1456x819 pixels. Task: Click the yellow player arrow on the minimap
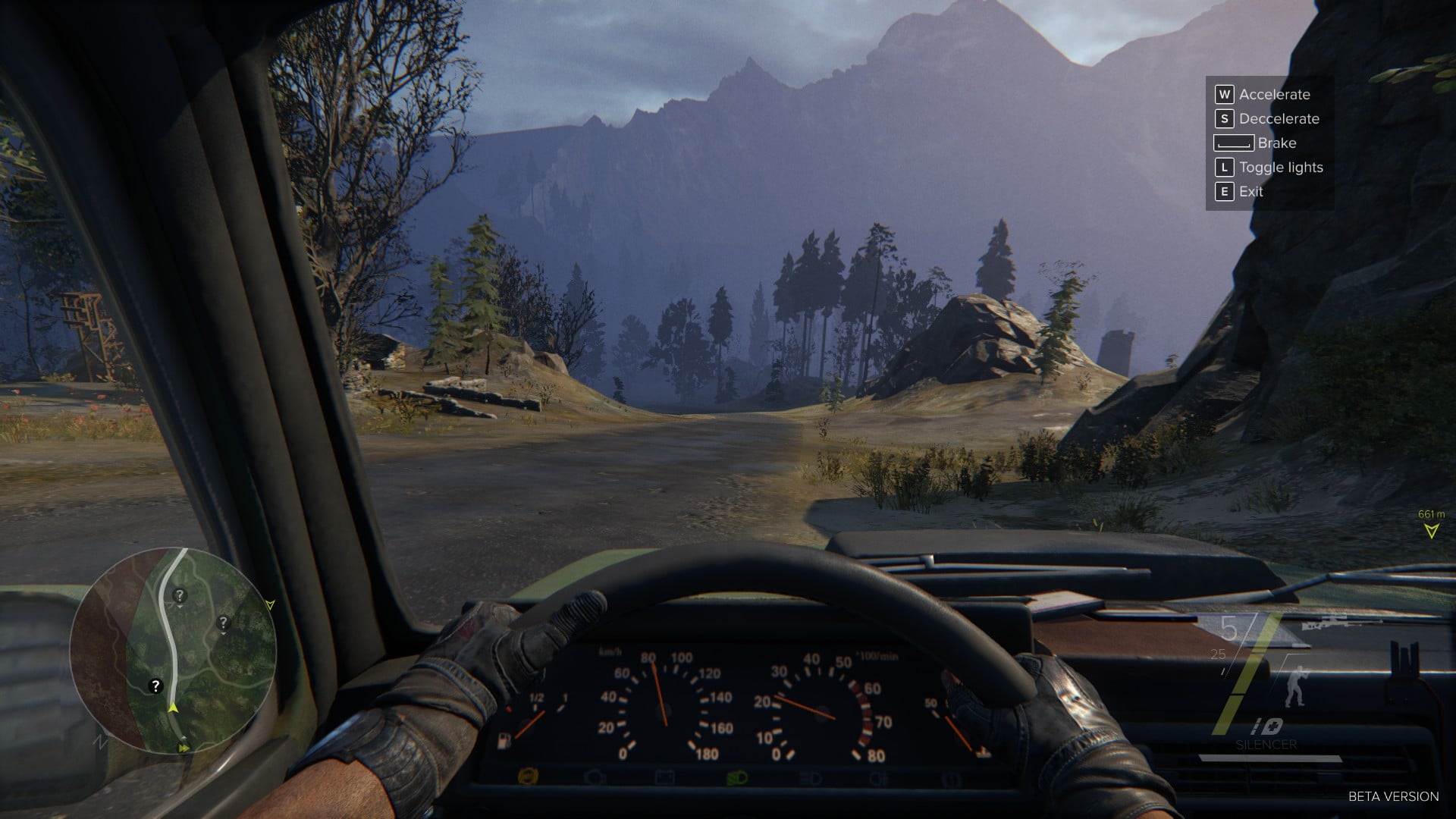(x=174, y=708)
